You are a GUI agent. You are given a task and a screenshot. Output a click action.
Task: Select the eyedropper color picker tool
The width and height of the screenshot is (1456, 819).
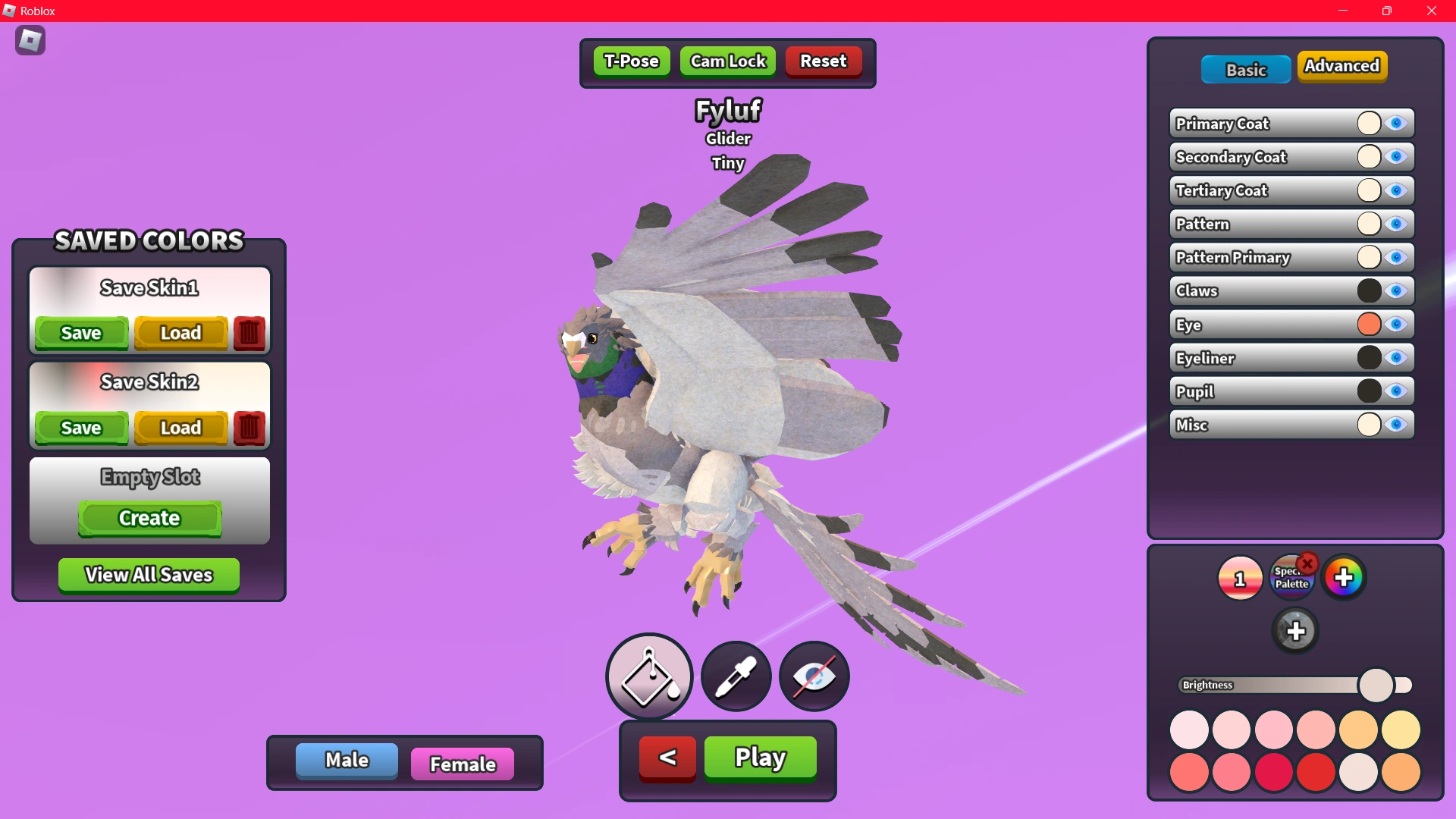coord(734,676)
